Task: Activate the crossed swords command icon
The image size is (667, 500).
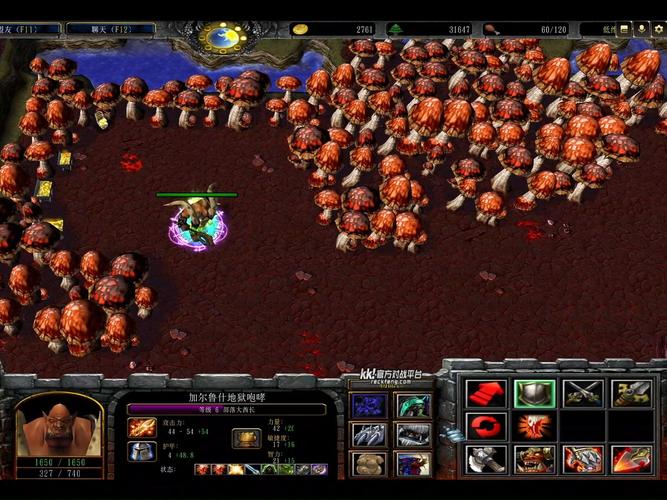Action: click(x=582, y=393)
